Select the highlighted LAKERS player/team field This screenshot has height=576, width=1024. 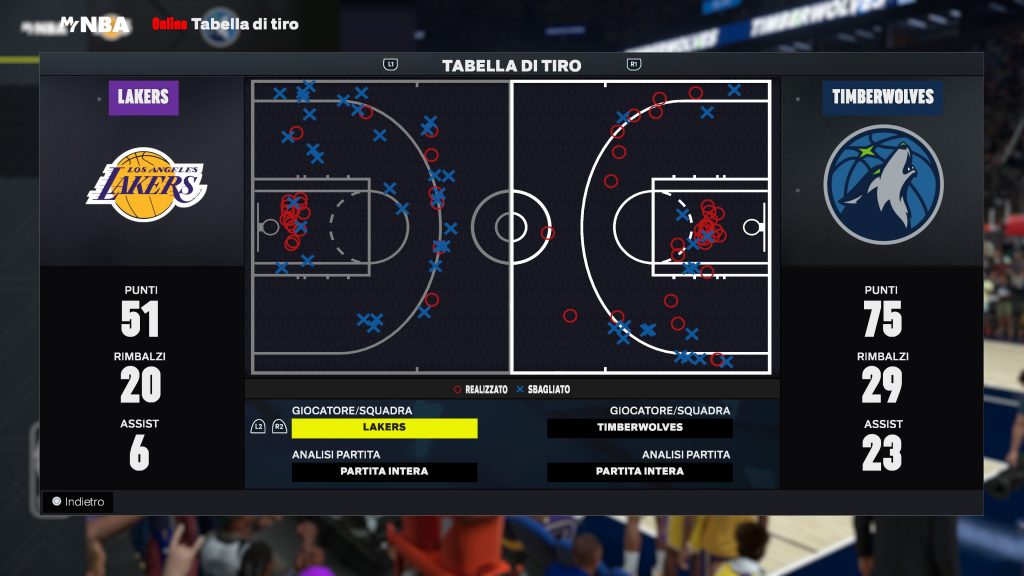[x=384, y=428]
